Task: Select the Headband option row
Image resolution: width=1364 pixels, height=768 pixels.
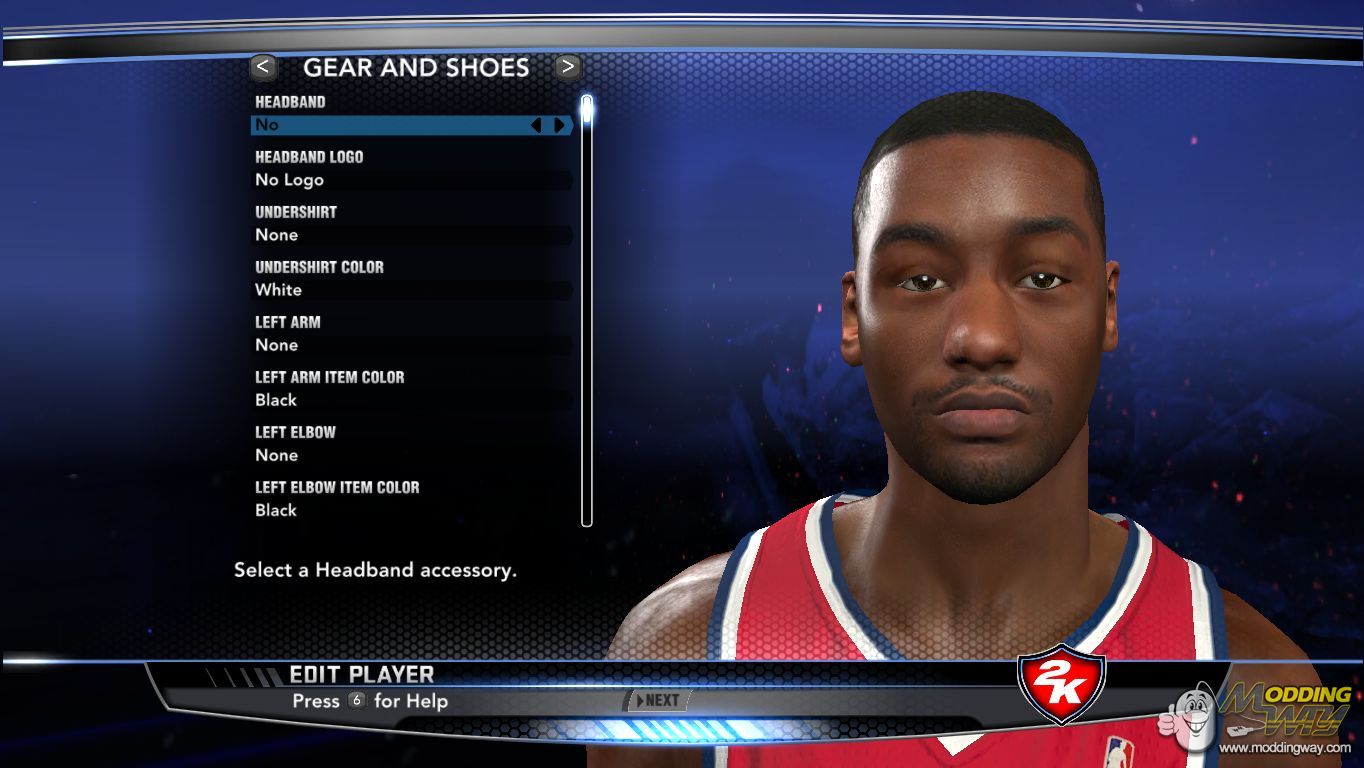Action: [390, 125]
